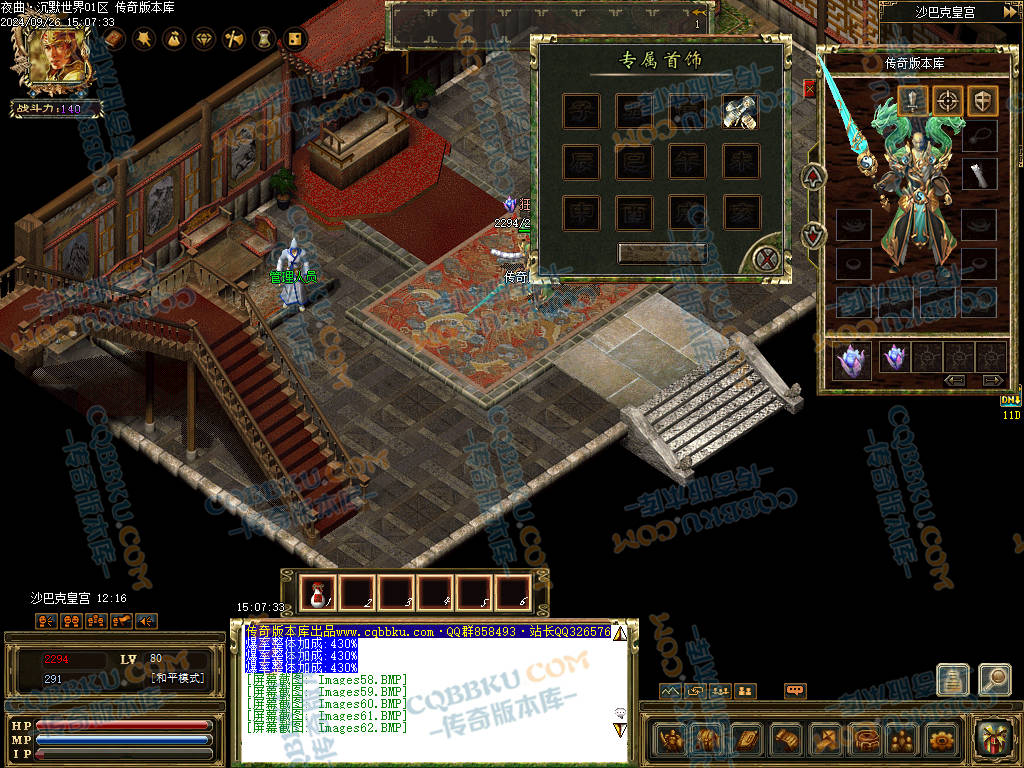Switch to the sword tab in character panel
Image resolution: width=1024 pixels, height=768 pixels.
click(914, 100)
